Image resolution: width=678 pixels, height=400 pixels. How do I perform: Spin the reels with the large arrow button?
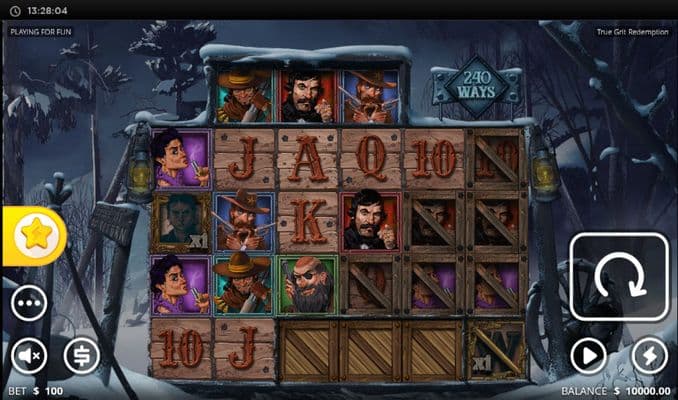(618, 277)
